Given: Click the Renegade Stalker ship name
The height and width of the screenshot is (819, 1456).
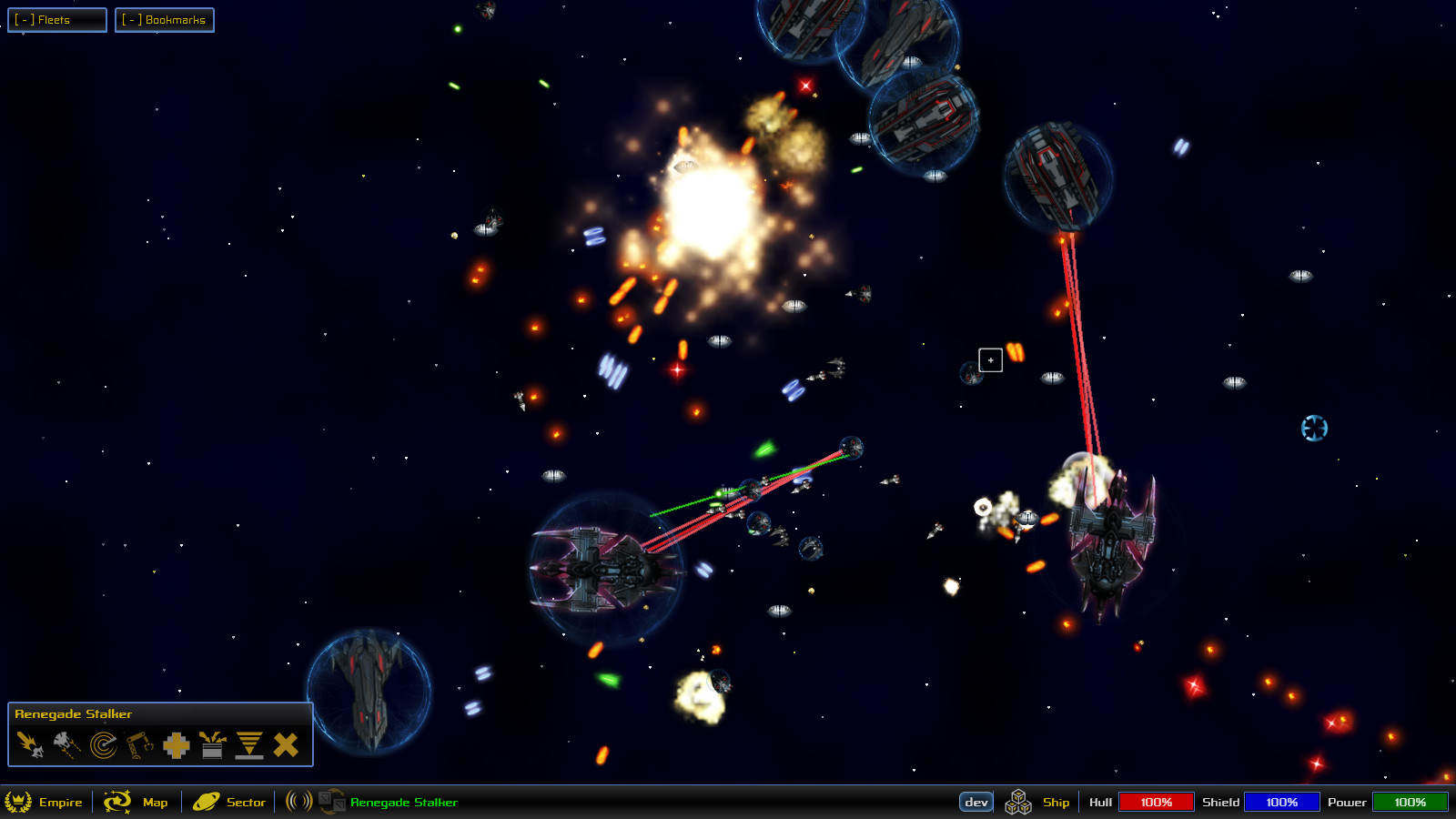Looking at the screenshot, I should coord(403,803).
